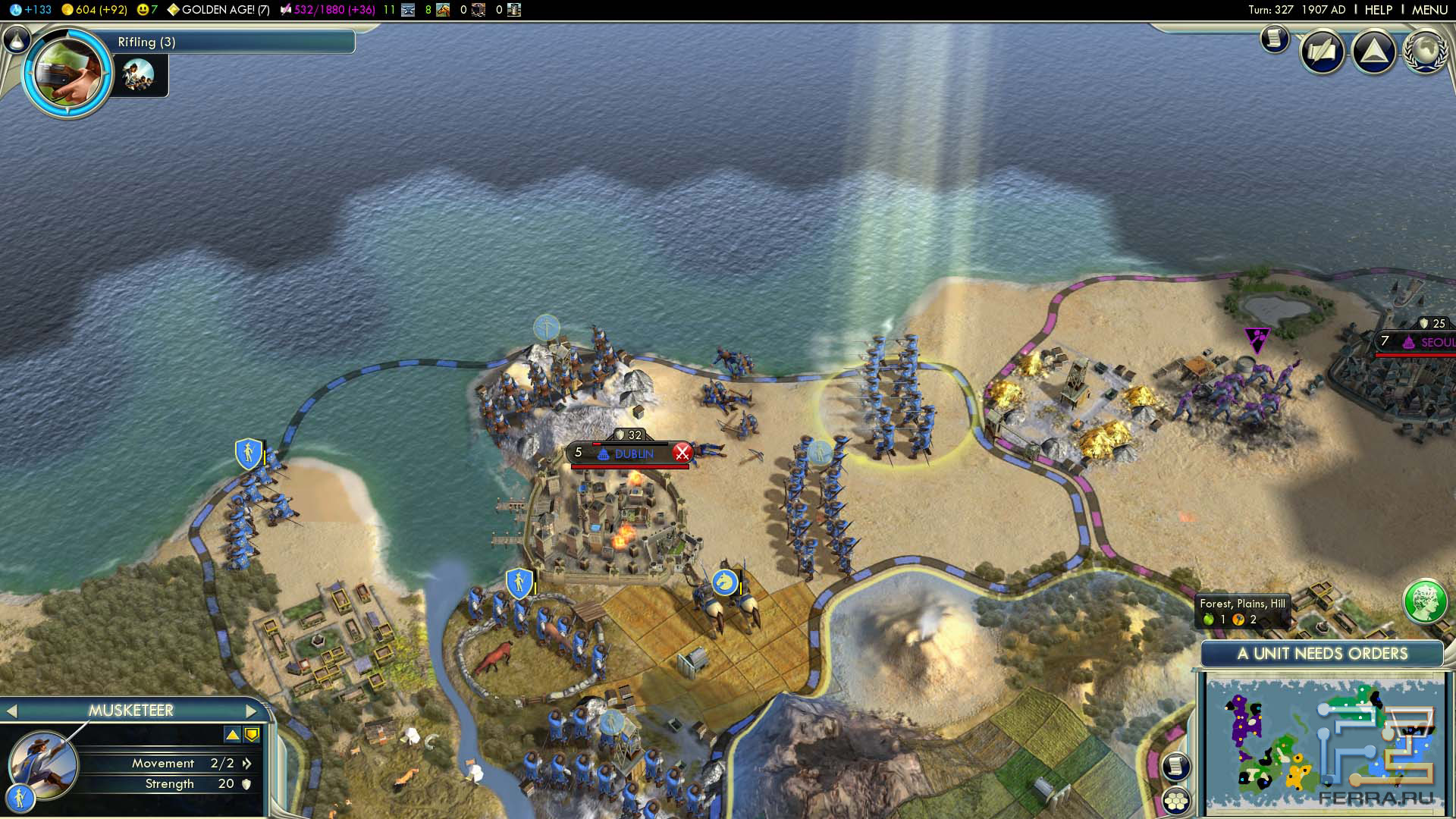Open the advisors scroll-and-quill button

(x=1323, y=52)
